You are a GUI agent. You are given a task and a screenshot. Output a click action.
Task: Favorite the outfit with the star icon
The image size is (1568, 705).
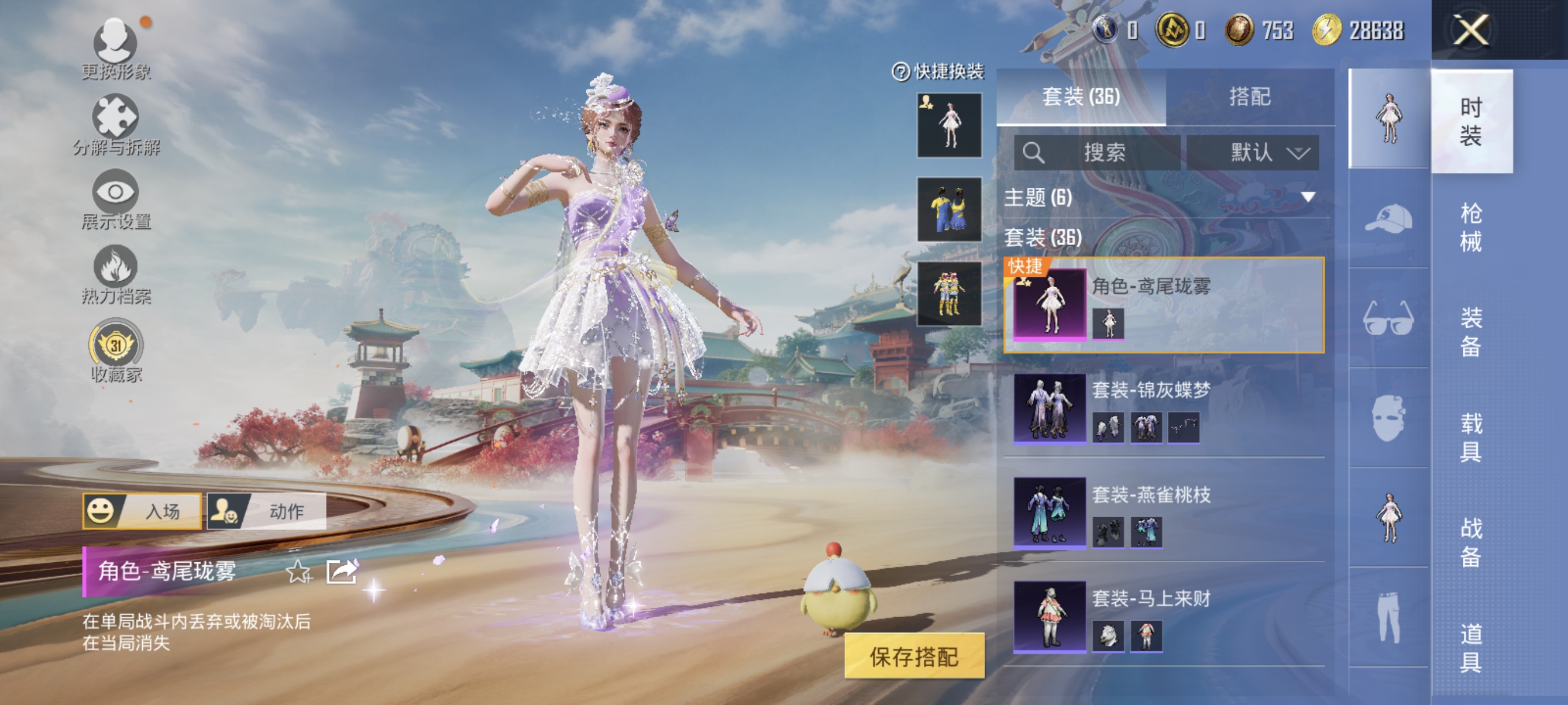click(x=298, y=572)
